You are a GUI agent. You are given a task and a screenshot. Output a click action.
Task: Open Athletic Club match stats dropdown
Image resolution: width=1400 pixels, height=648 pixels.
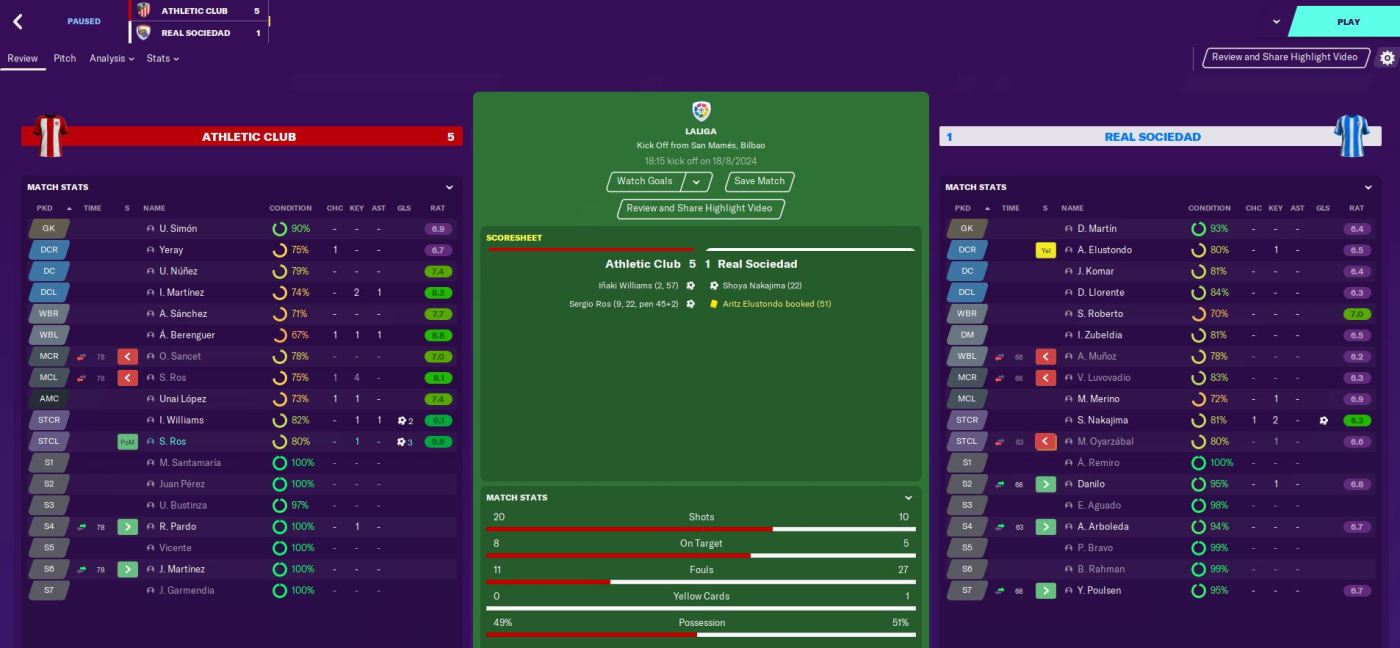[x=449, y=187]
